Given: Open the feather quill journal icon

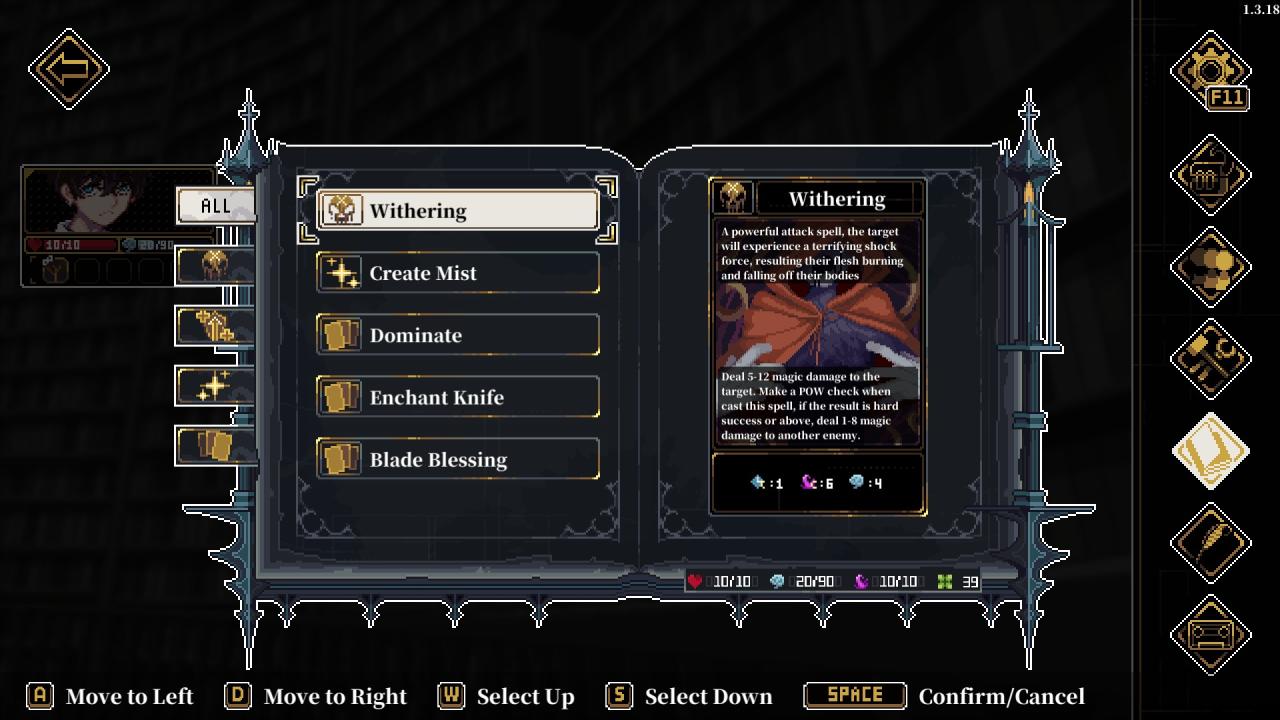Looking at the screenshot, I should click(1210, 542).
